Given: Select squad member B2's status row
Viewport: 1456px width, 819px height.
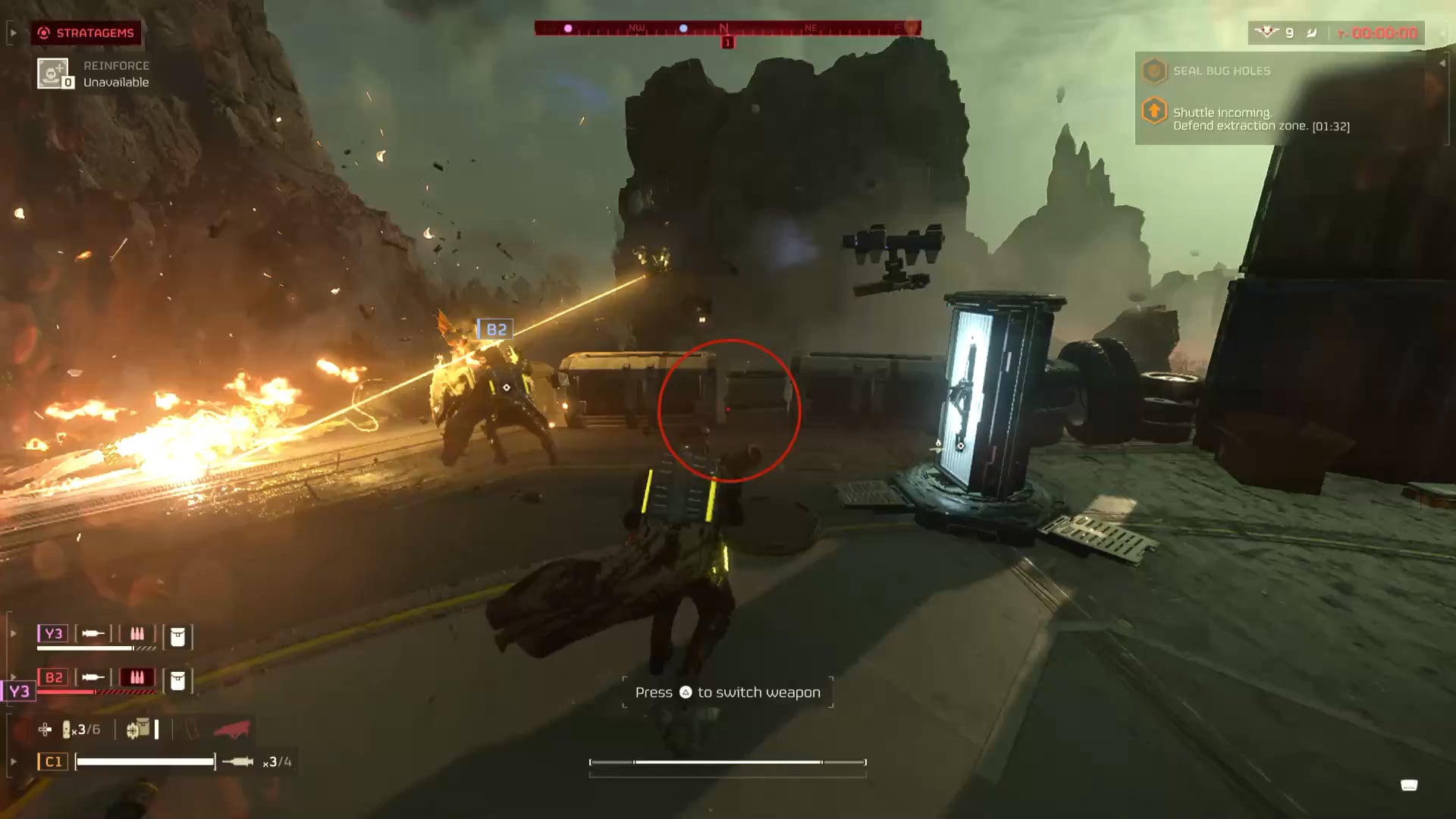Looking at the screenshot, I should pos(114,678).
